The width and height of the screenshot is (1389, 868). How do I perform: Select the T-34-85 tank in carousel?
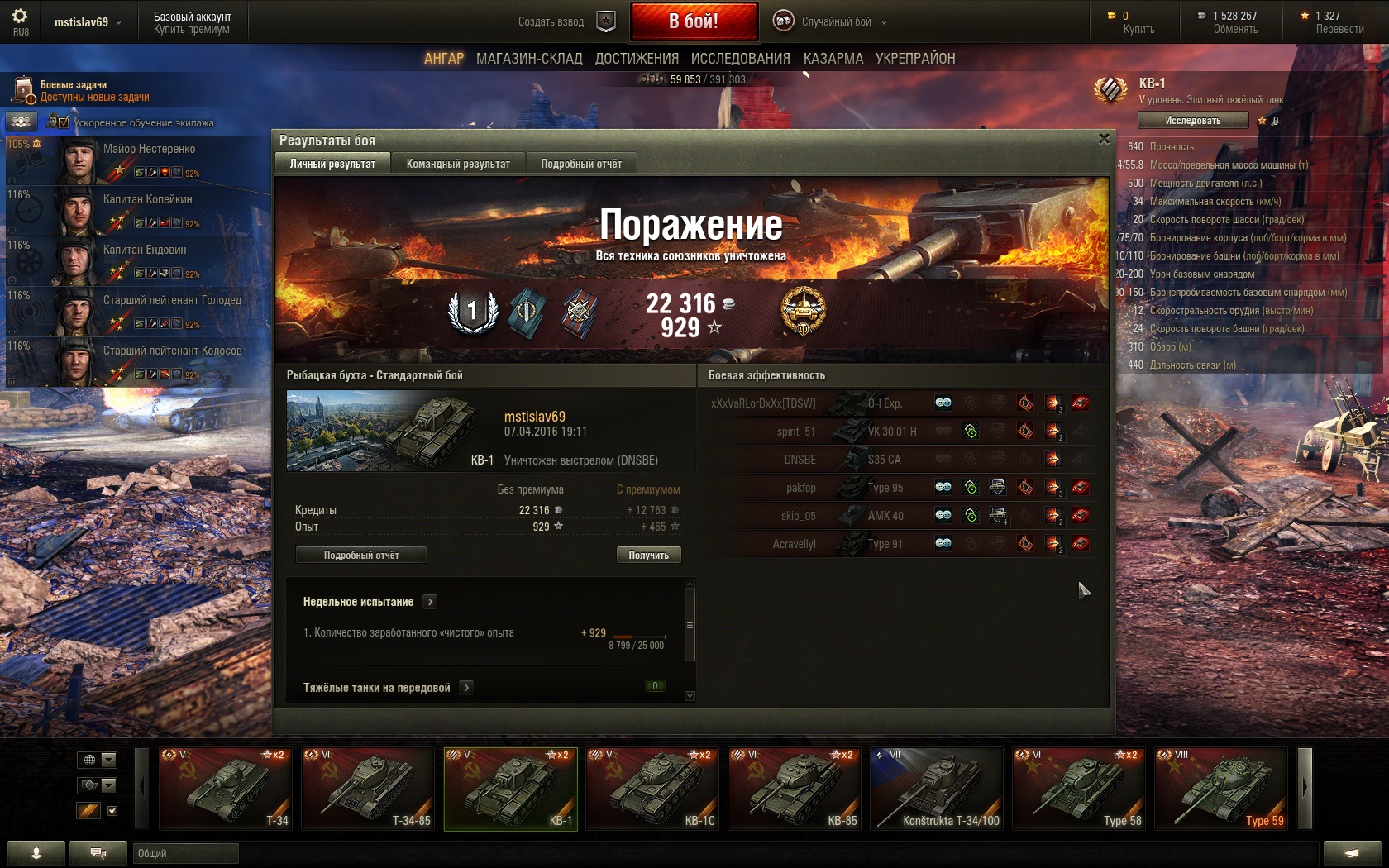coord(367,789)
